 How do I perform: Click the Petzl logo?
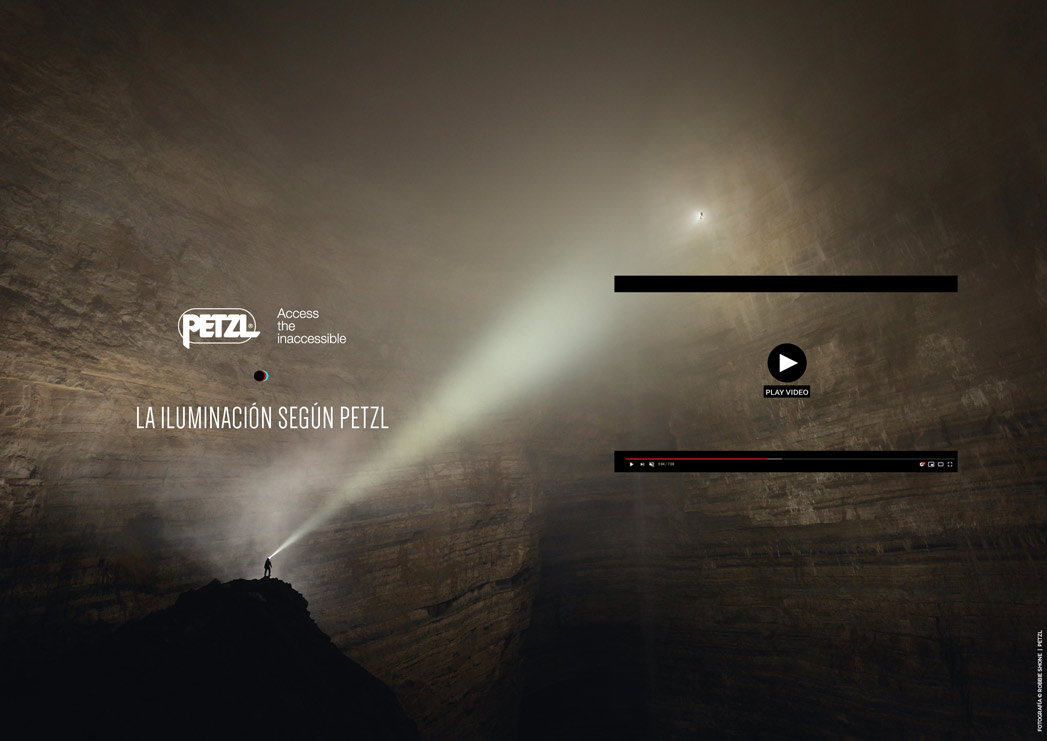pos(219,327)
